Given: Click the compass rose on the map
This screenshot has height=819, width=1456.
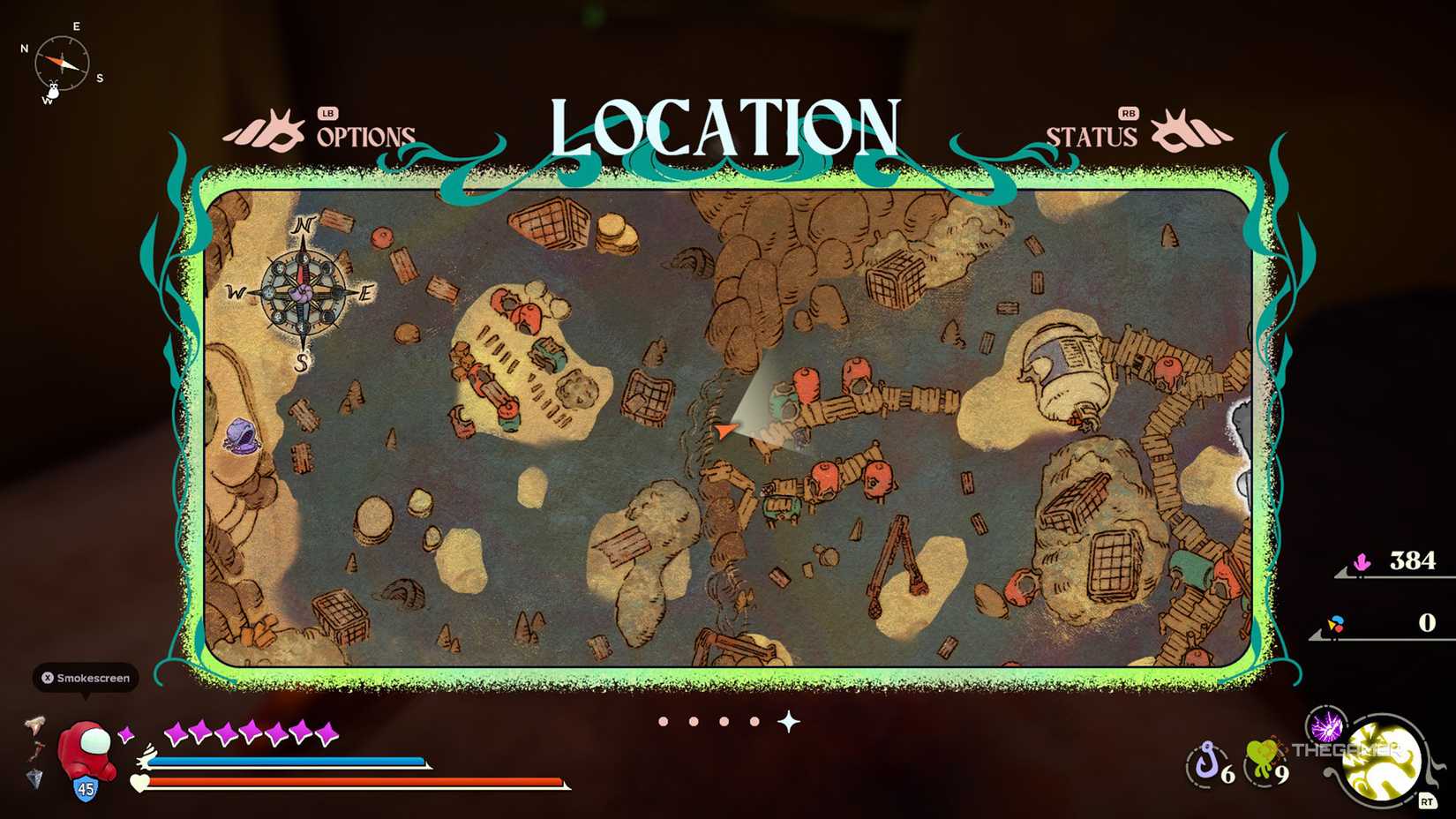Looking at the screenshot, I should tap(301, 291).
